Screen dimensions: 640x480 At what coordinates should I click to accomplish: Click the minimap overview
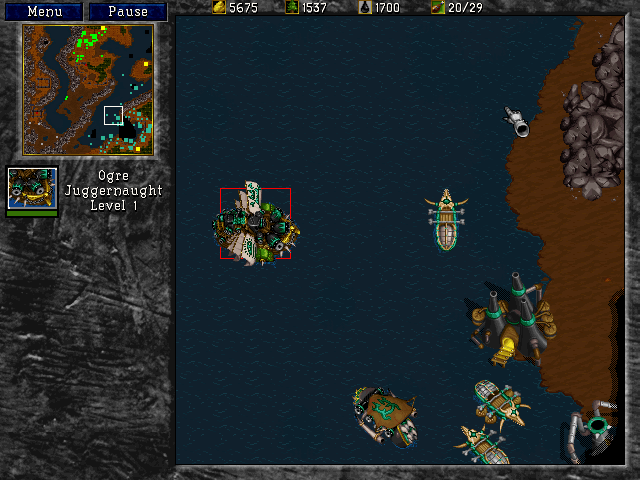[88, 89]
